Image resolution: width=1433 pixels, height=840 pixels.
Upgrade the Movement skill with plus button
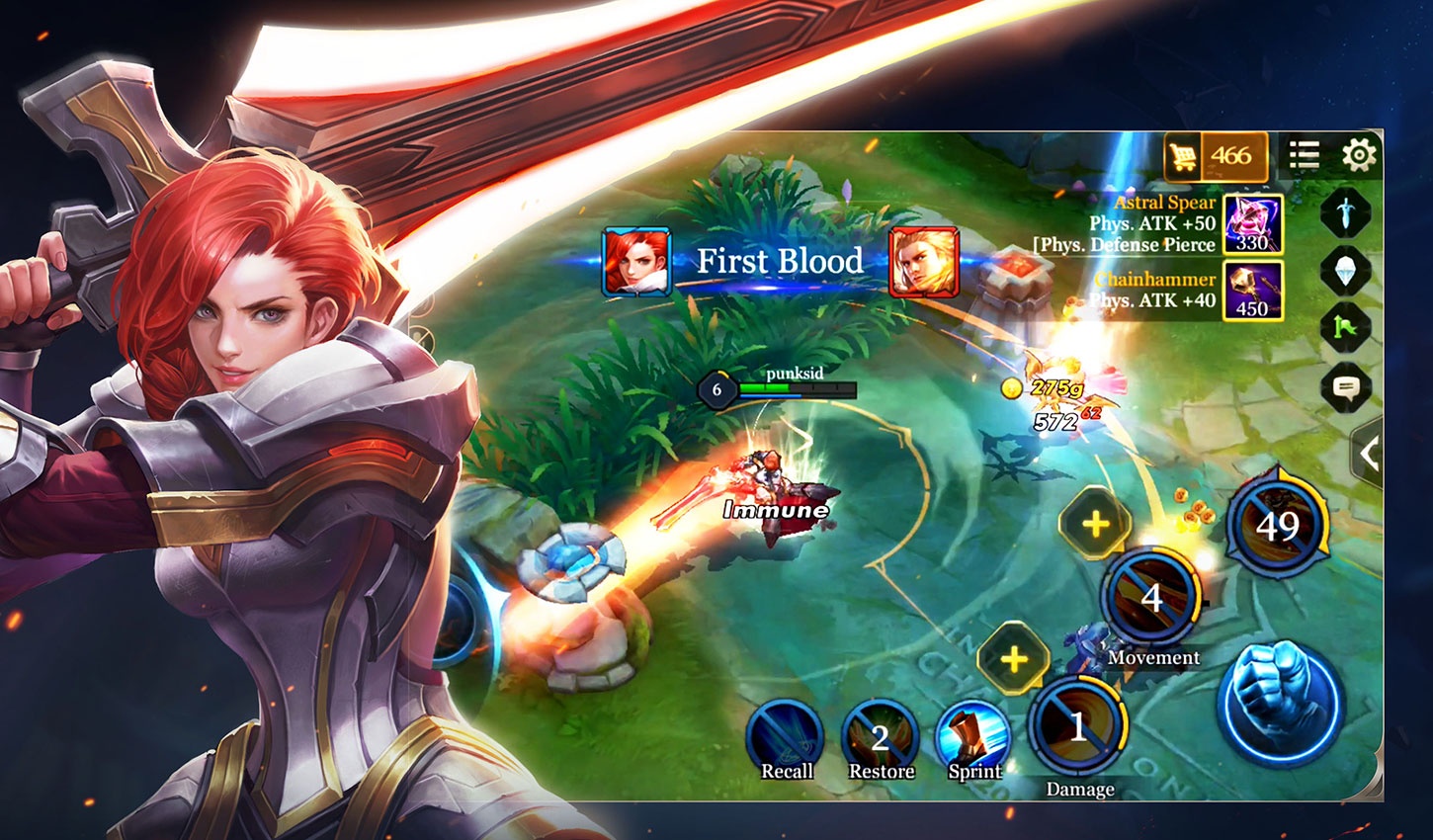1095,524
